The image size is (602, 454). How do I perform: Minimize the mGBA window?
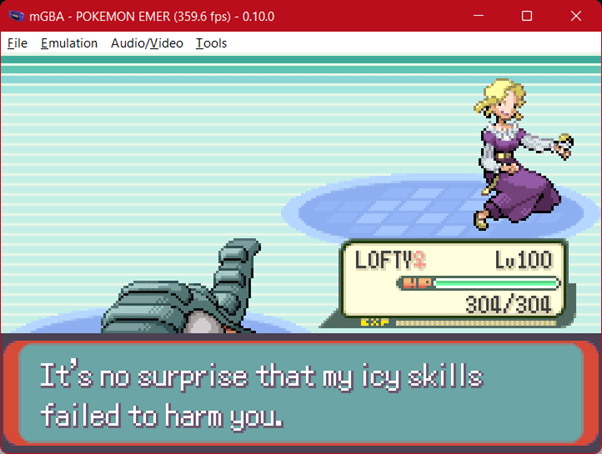[x=481, y=16]
